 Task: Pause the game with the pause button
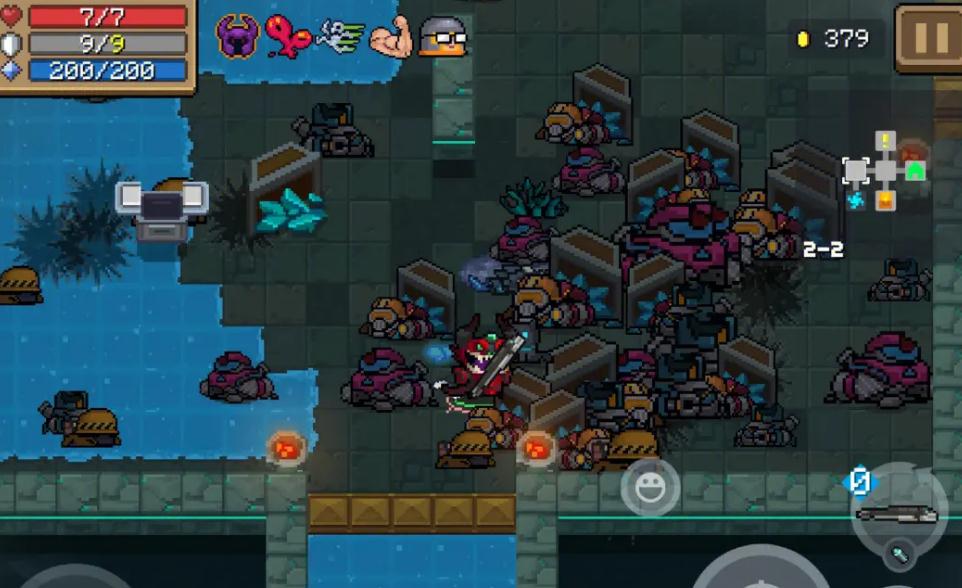click(x=929, y=38)
